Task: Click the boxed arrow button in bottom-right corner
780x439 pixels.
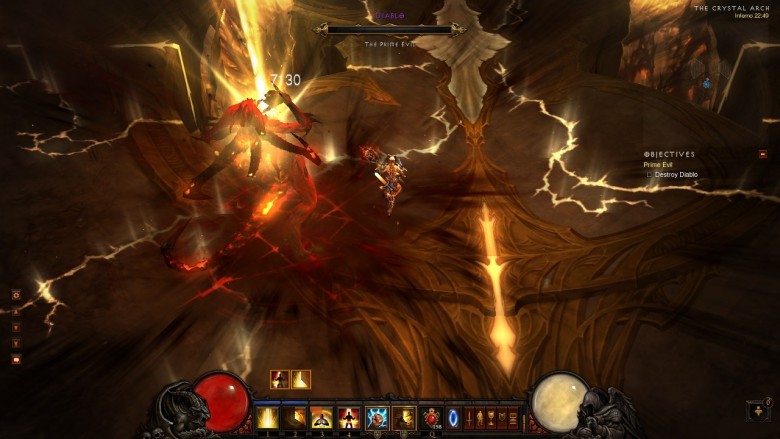Action: pyautogui.click(x=759, y=410)
